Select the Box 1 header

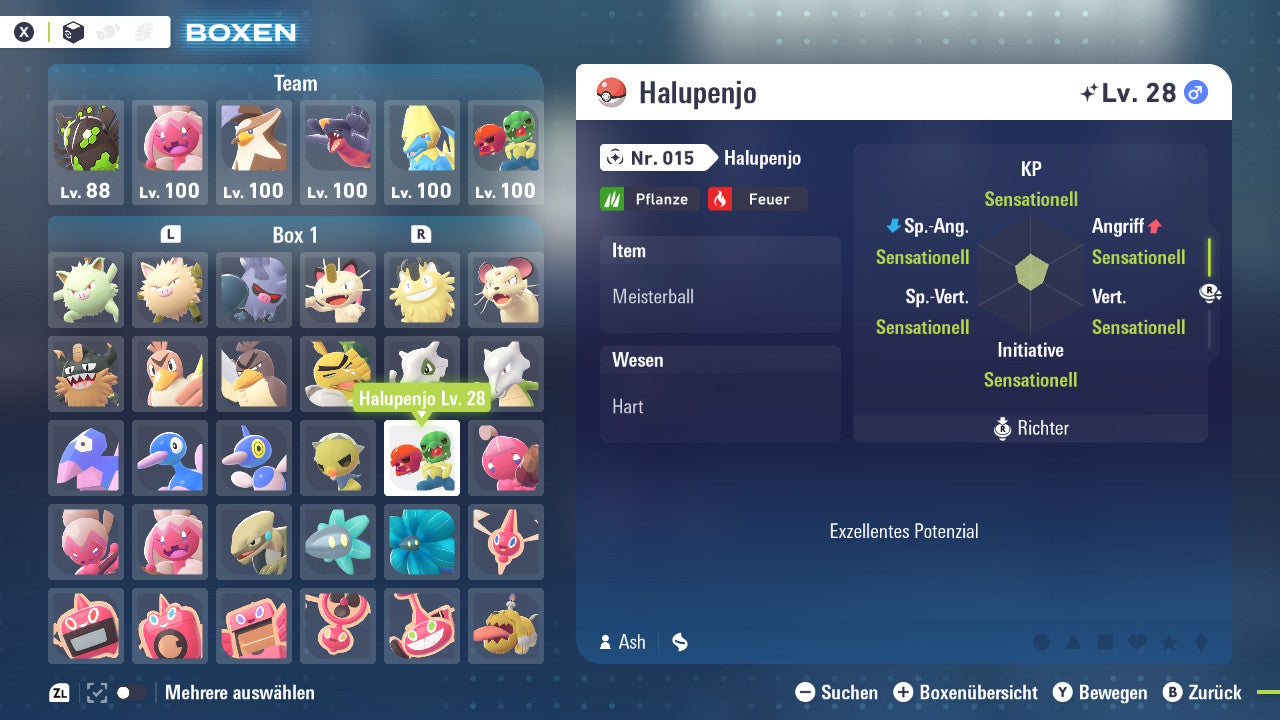[294, 235]
